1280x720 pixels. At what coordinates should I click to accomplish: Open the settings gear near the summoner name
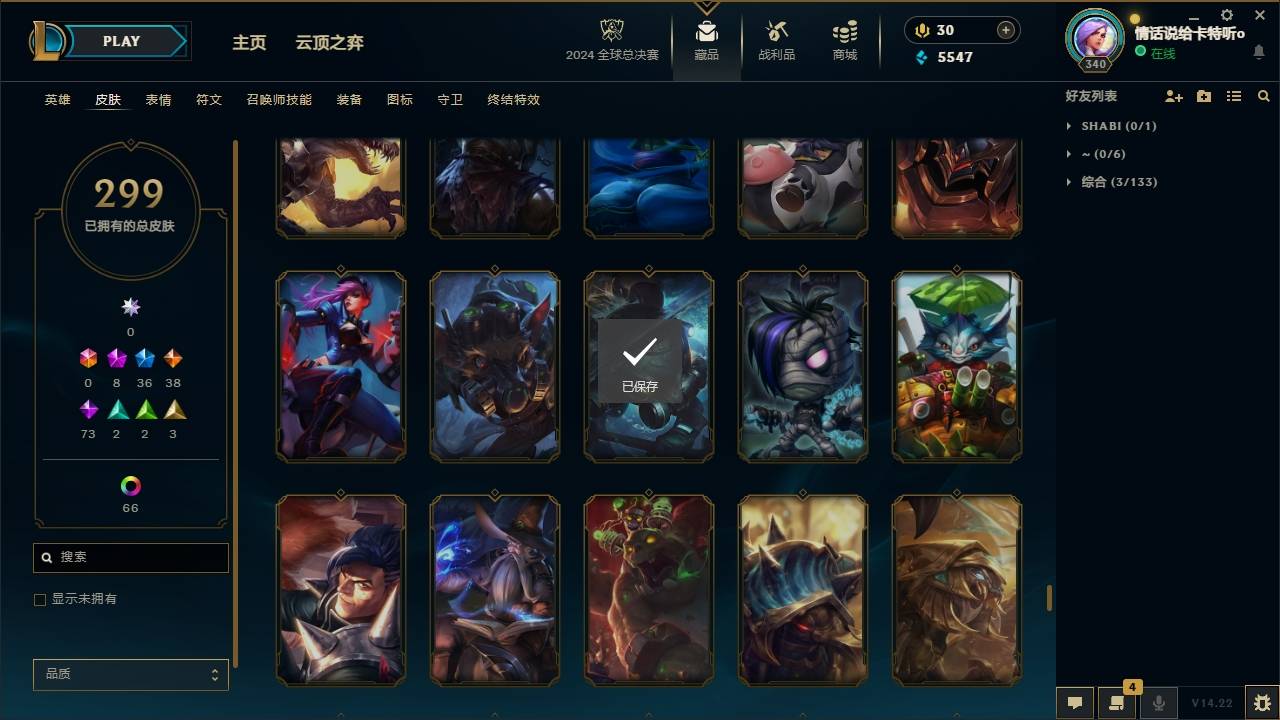1226,15
